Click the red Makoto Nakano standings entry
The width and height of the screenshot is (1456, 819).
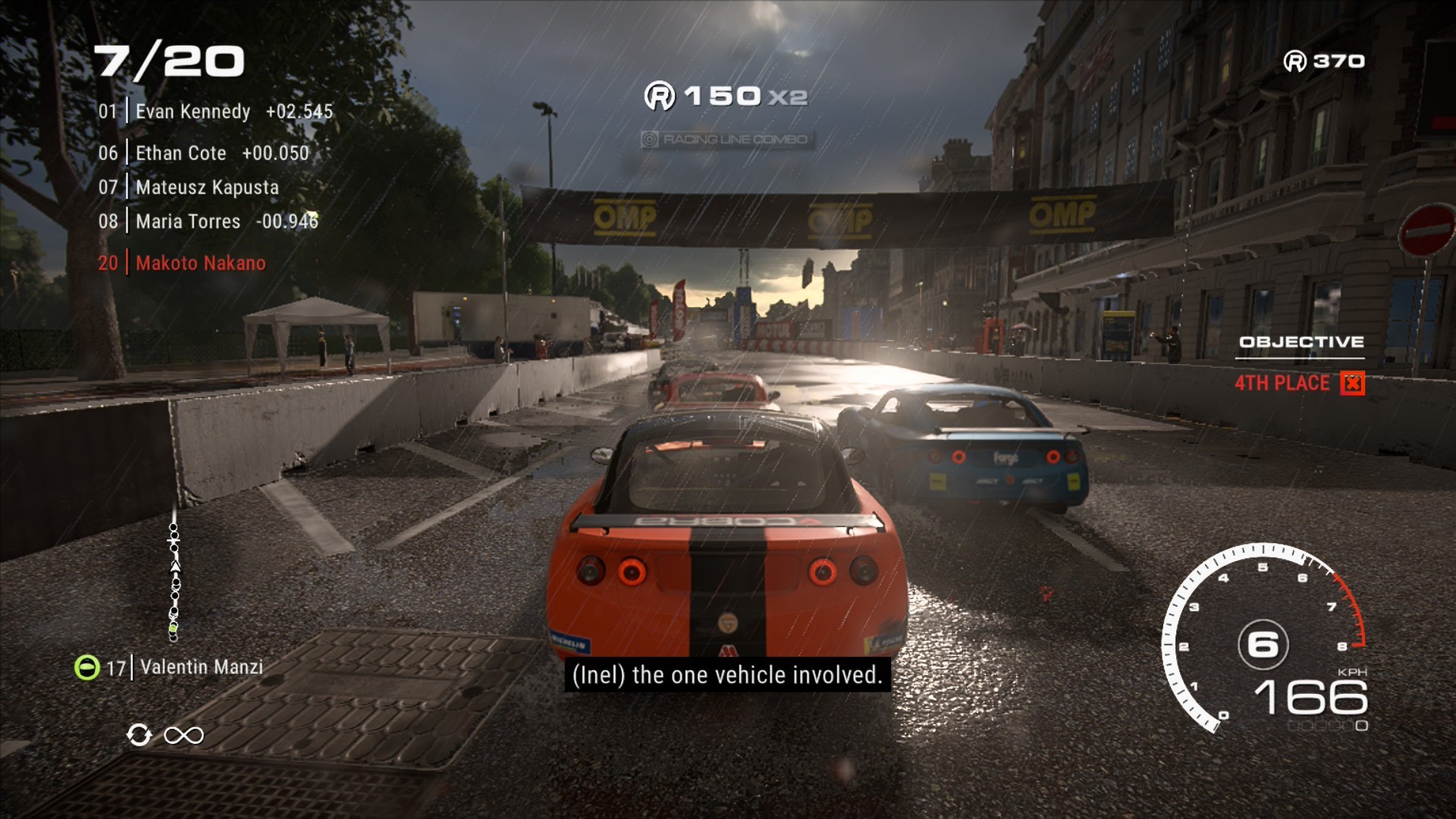(182, 263)
